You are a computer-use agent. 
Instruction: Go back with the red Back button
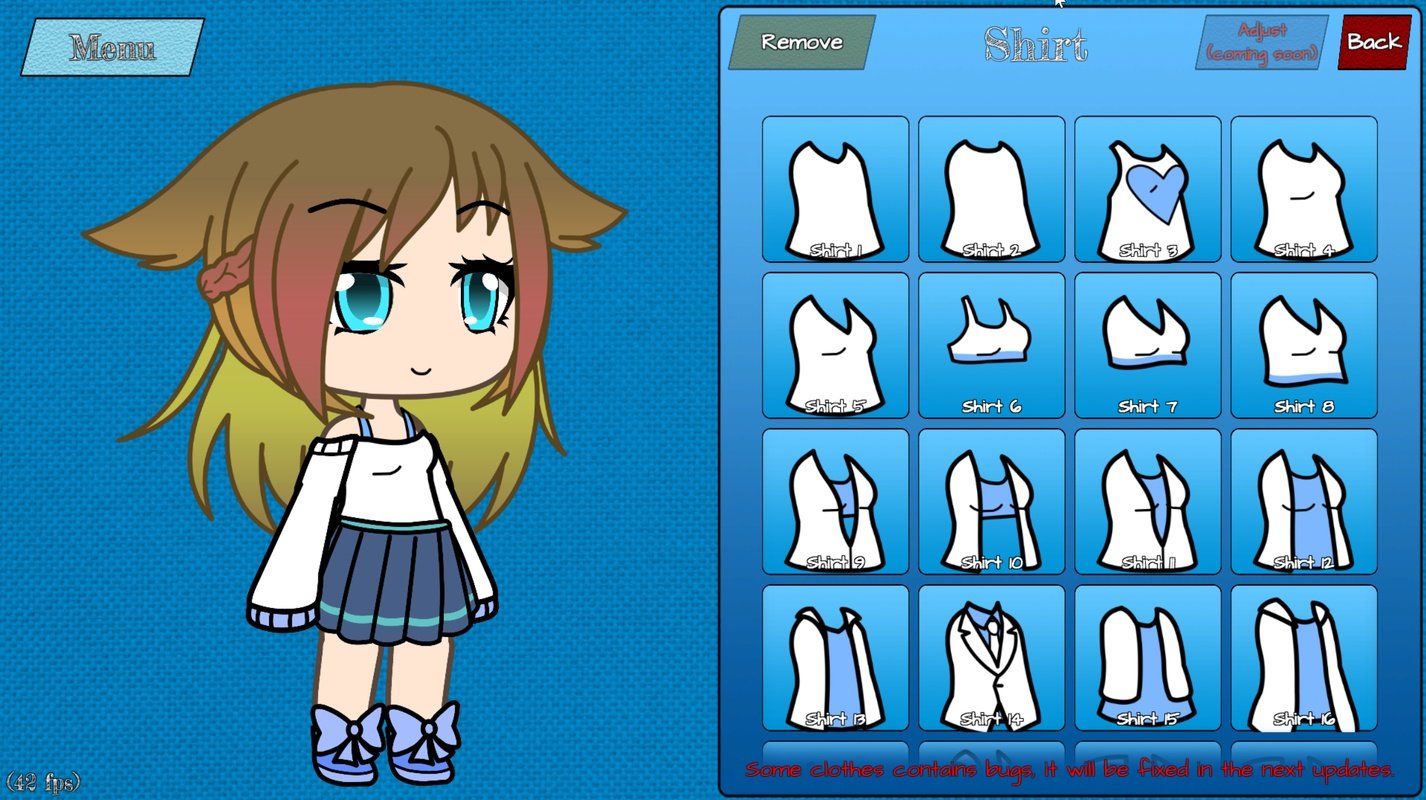coord(1373,42)
